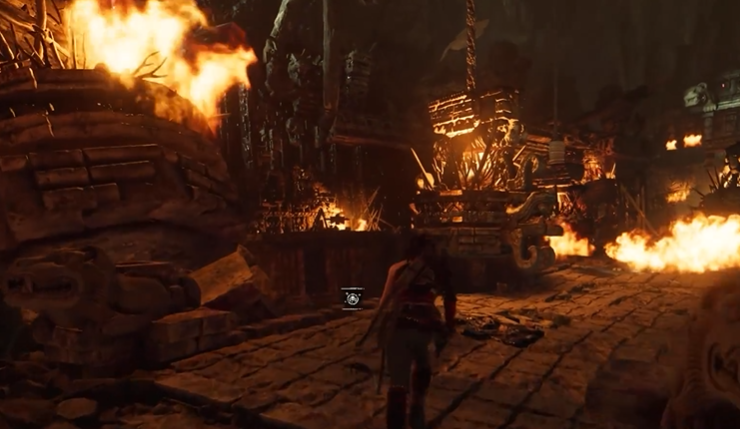Click the square interaction marker icon
Screen dimensions: 740x429
tap(352, 297)
